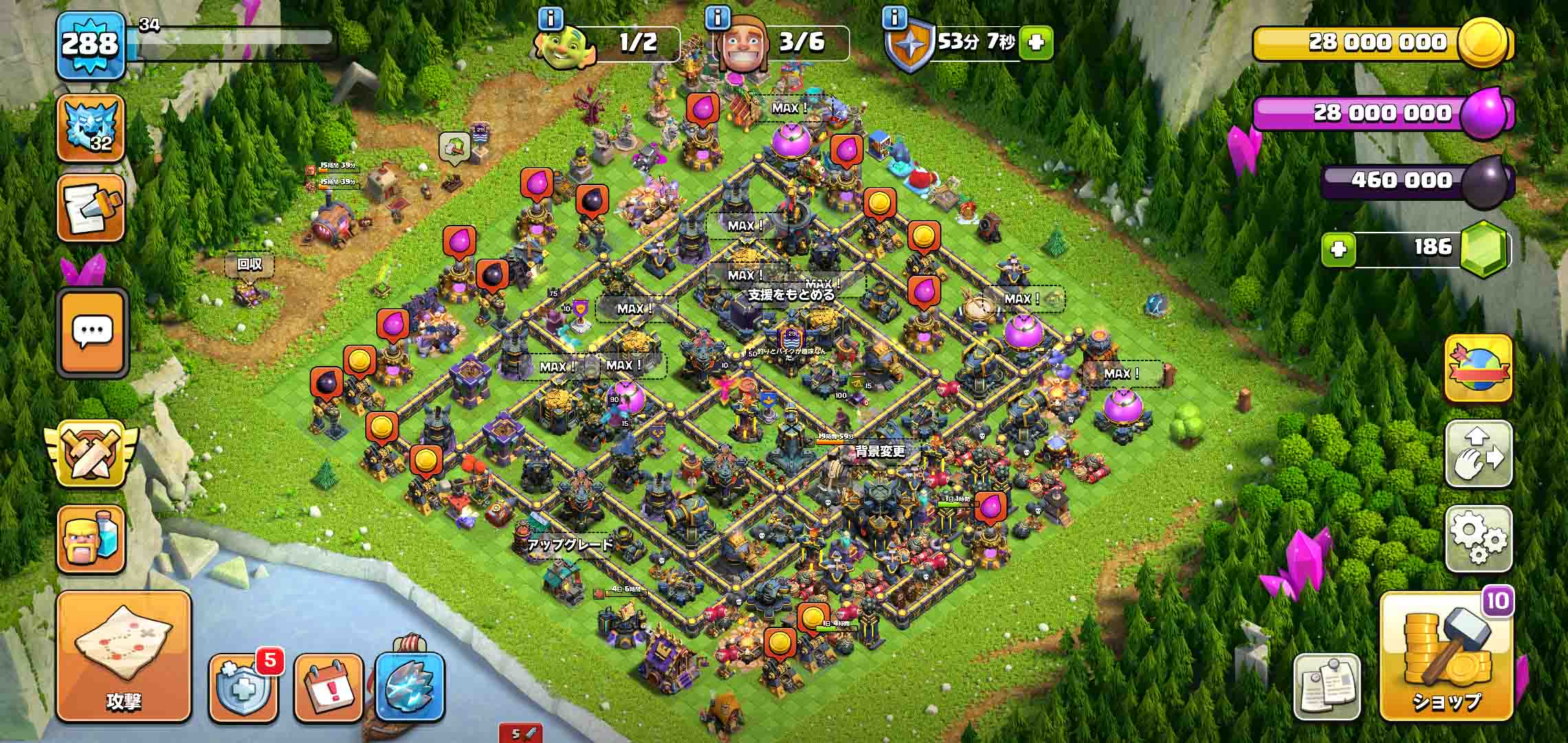Open the calendar events button
Image resolution: width=1568 pixels, height=743 pixels.
coord(328,687)
